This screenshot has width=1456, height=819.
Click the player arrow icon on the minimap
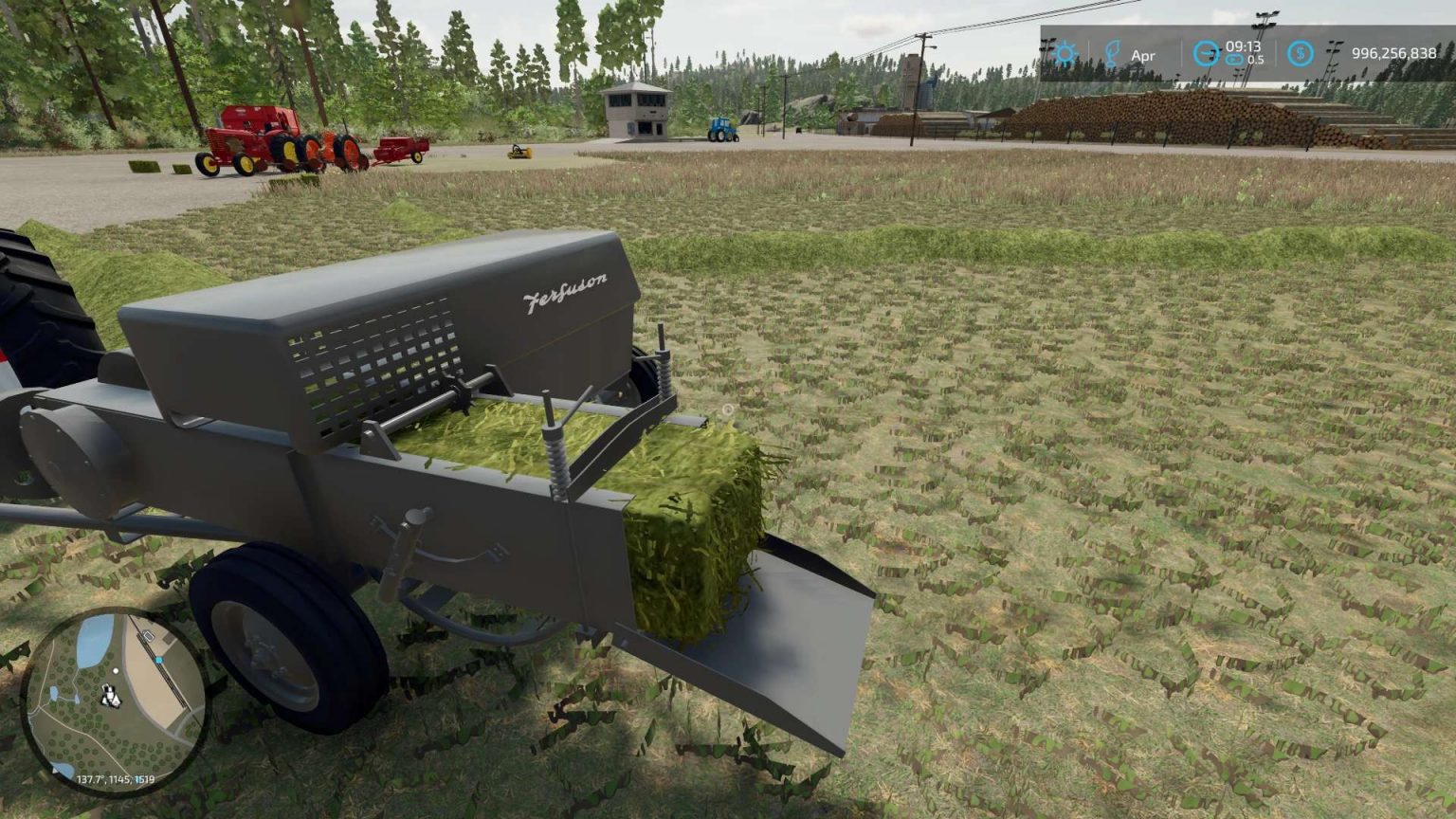(x=111, y=695)
